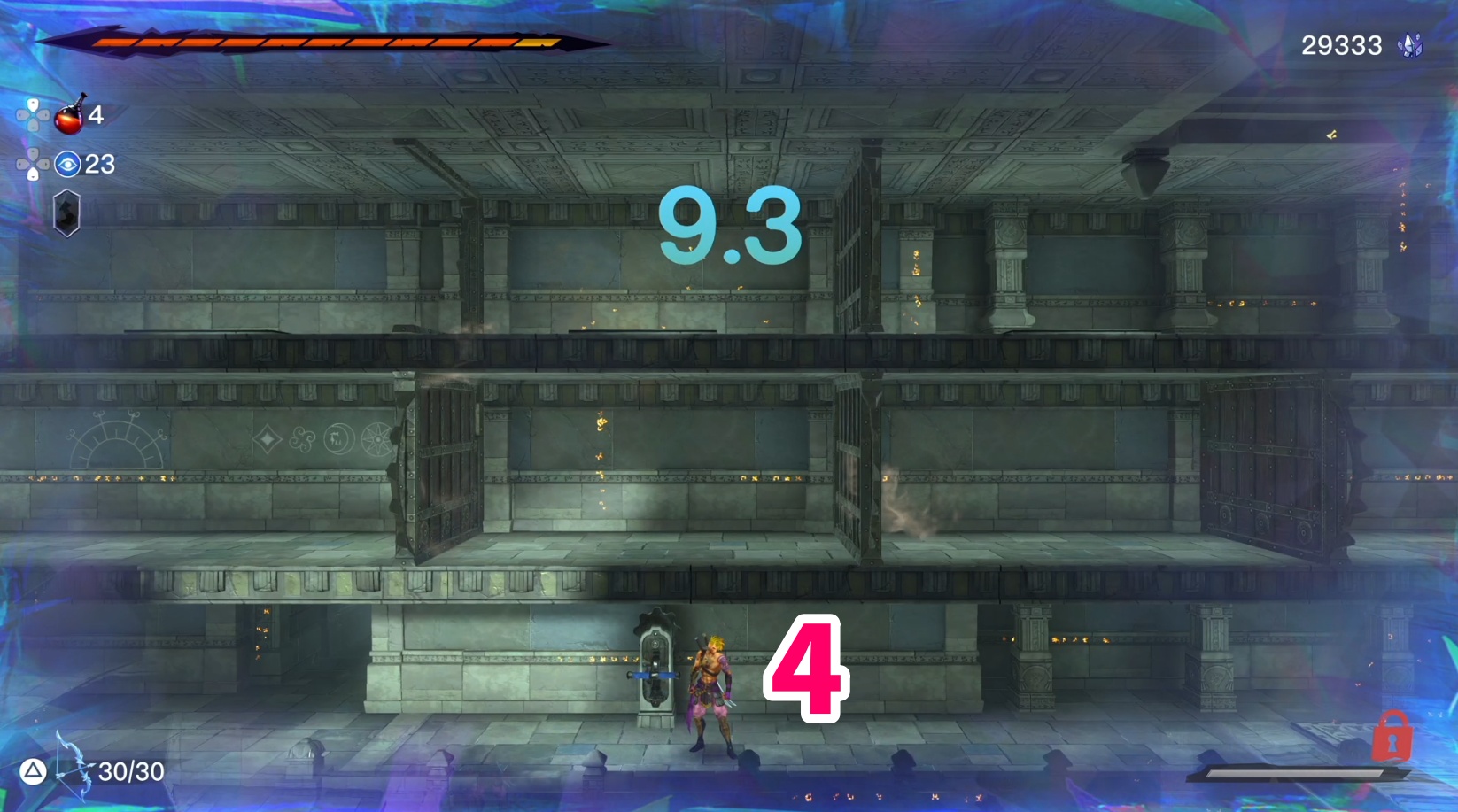Viewport: 1458px width, 812px height.
Task: Choose the bow weapon icon
Action: (x=73, y=766)
